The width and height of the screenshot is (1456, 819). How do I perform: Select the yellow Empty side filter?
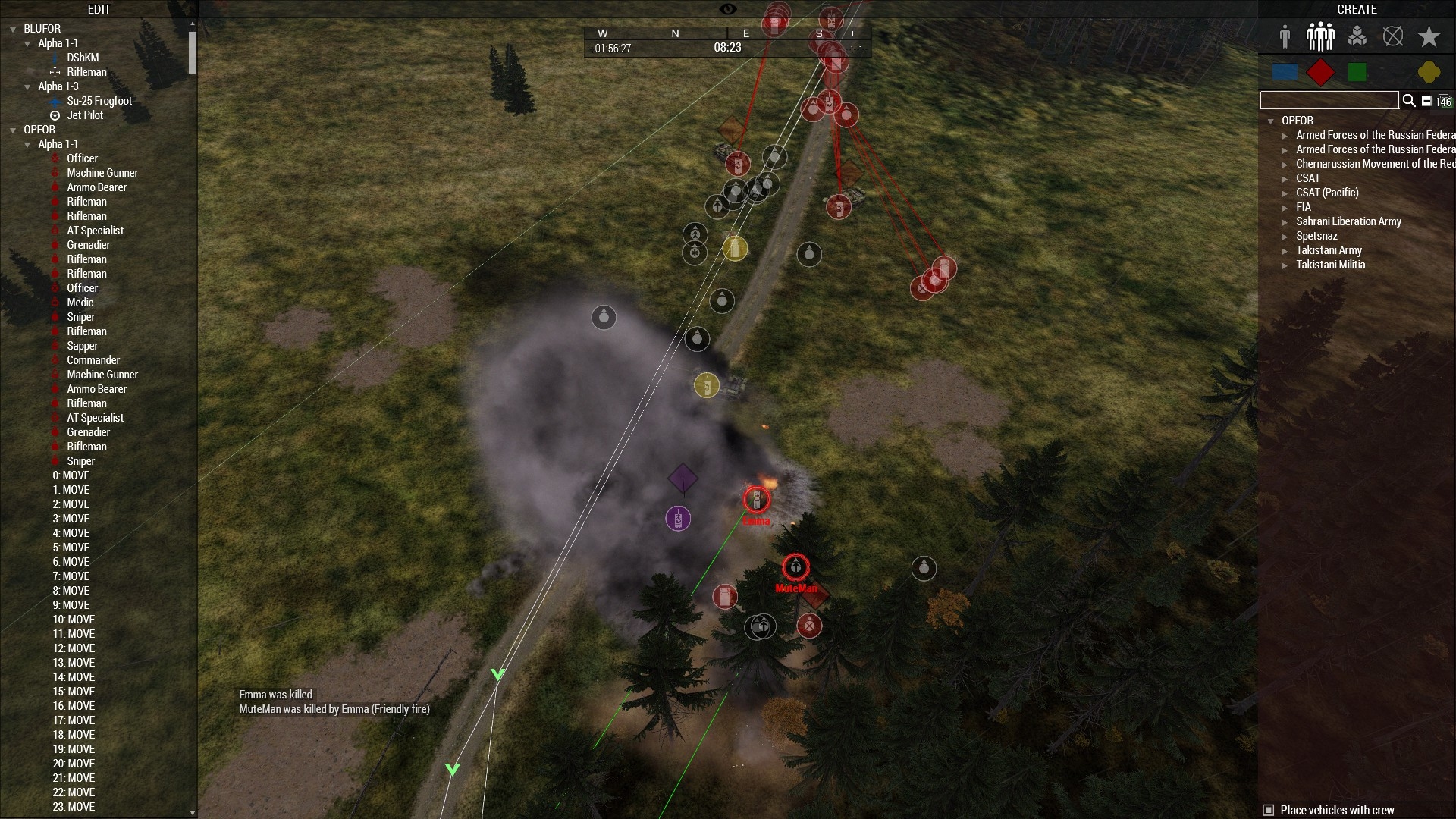click(1429, 72)
